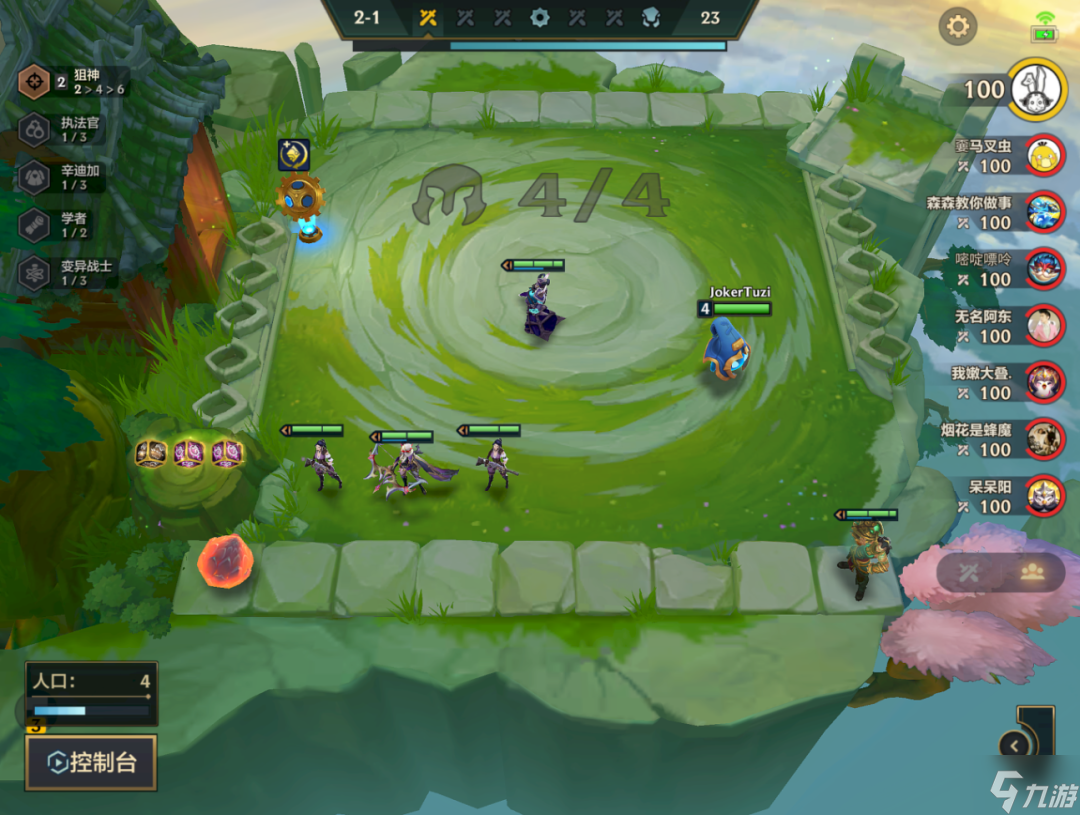The image size is (1080, 815).
Task: Select player 嘧啶嘌呤 in the list
Action: click(x=1044, y=268)
